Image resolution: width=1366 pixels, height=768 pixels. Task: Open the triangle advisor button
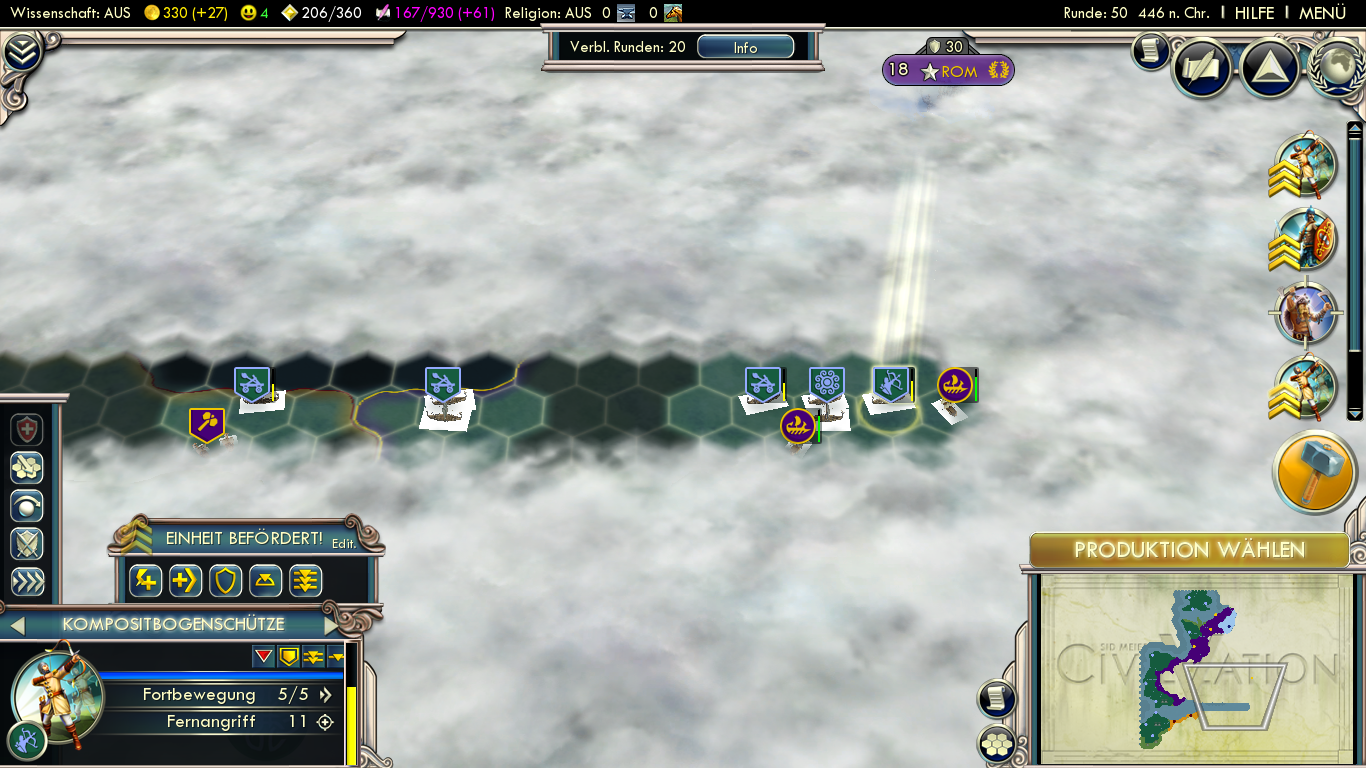(x=1268, y=66)
